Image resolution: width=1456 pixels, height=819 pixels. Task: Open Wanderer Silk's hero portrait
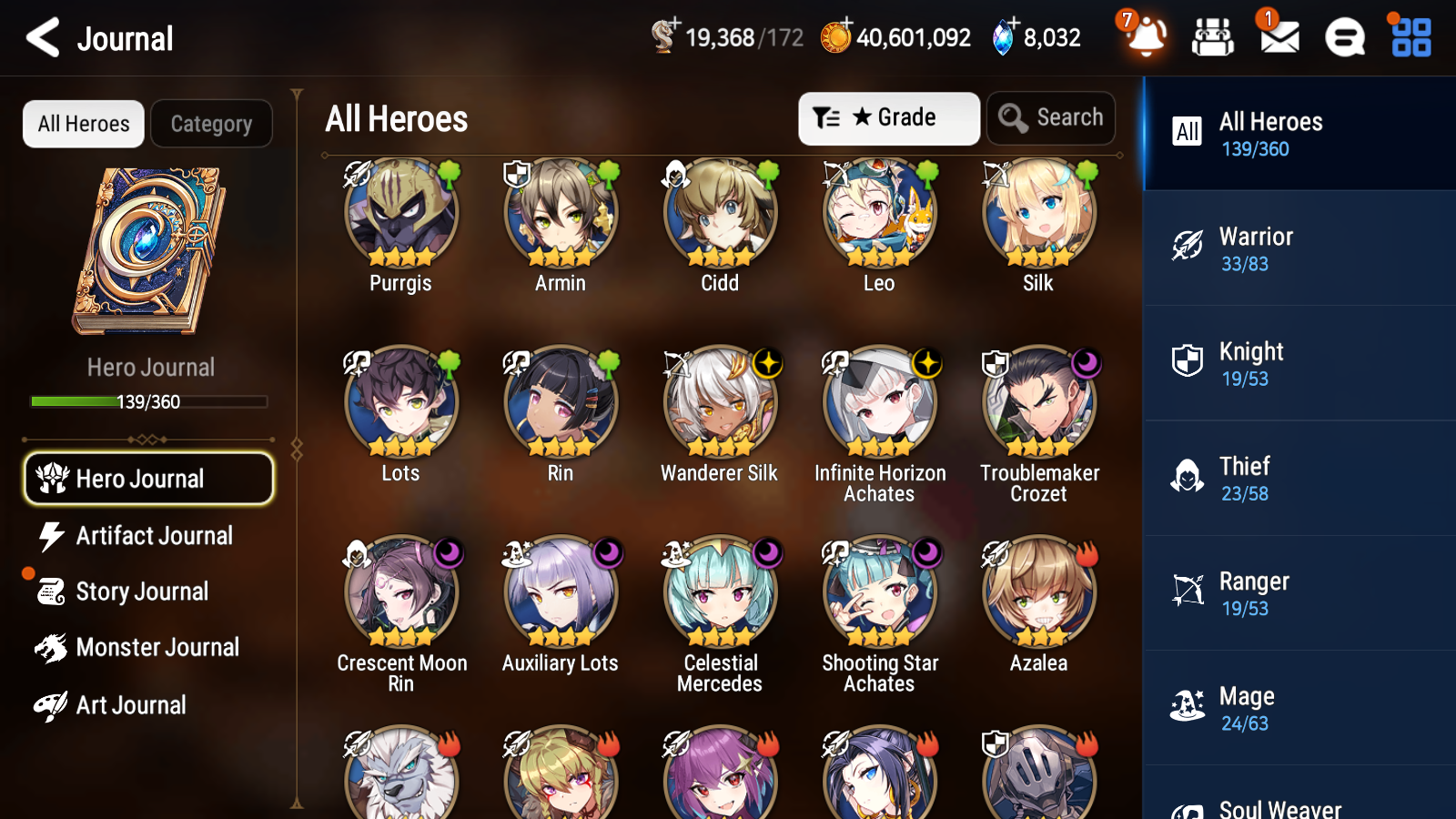719,400
